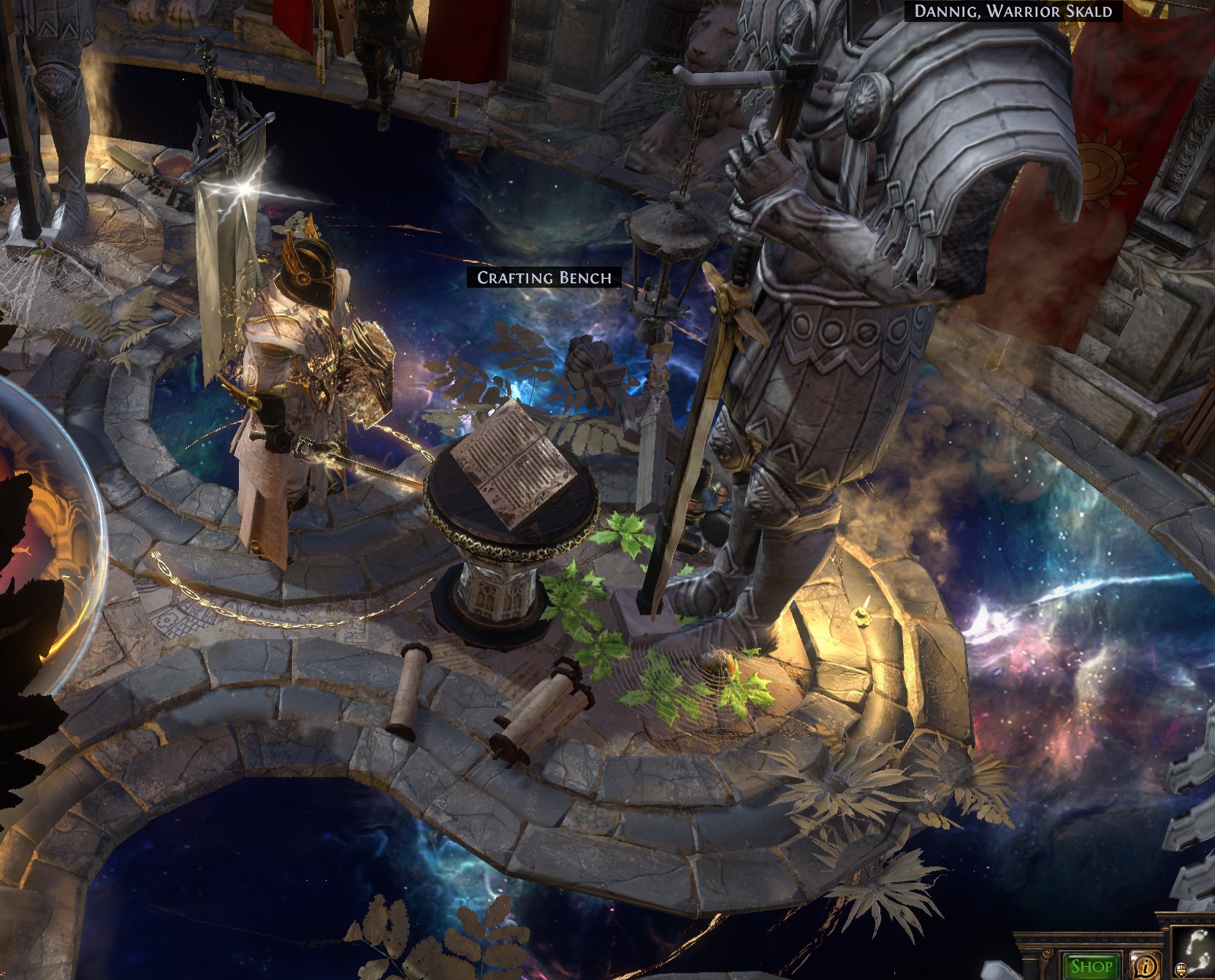The image size is (1215, 980).
Task: Open the green Shop button
Action: pyautogui.click(x=1091, y=967)
